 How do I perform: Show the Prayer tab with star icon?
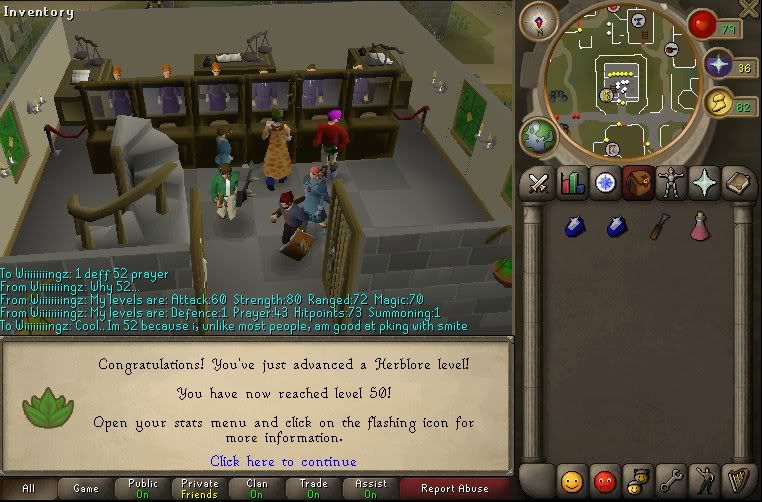tap(704, 183)
